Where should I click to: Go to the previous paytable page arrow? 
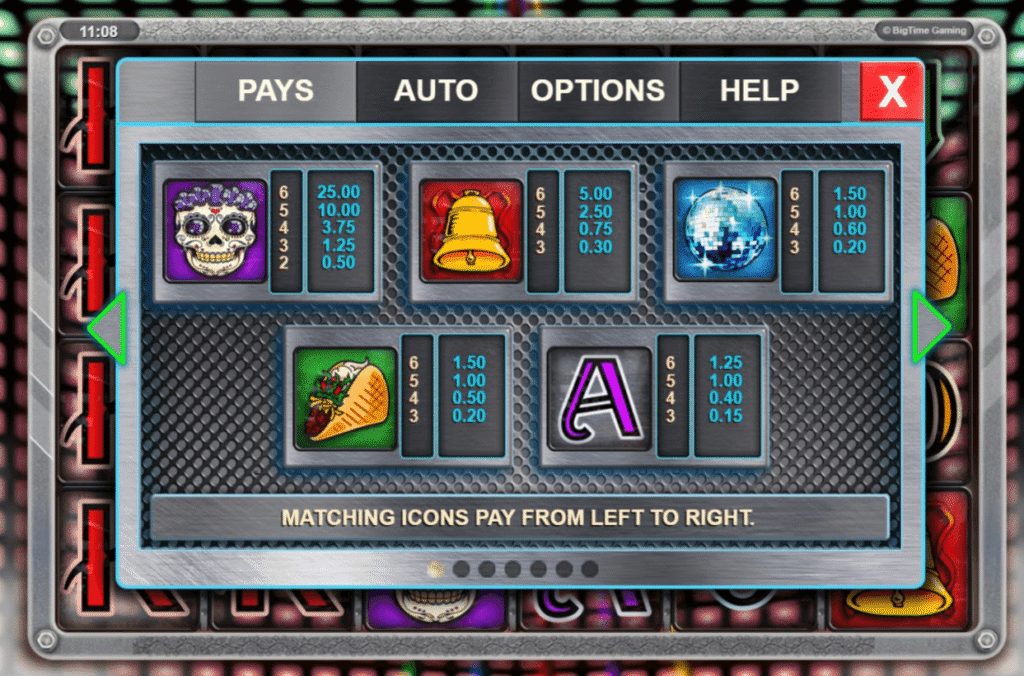coord(107,327)
